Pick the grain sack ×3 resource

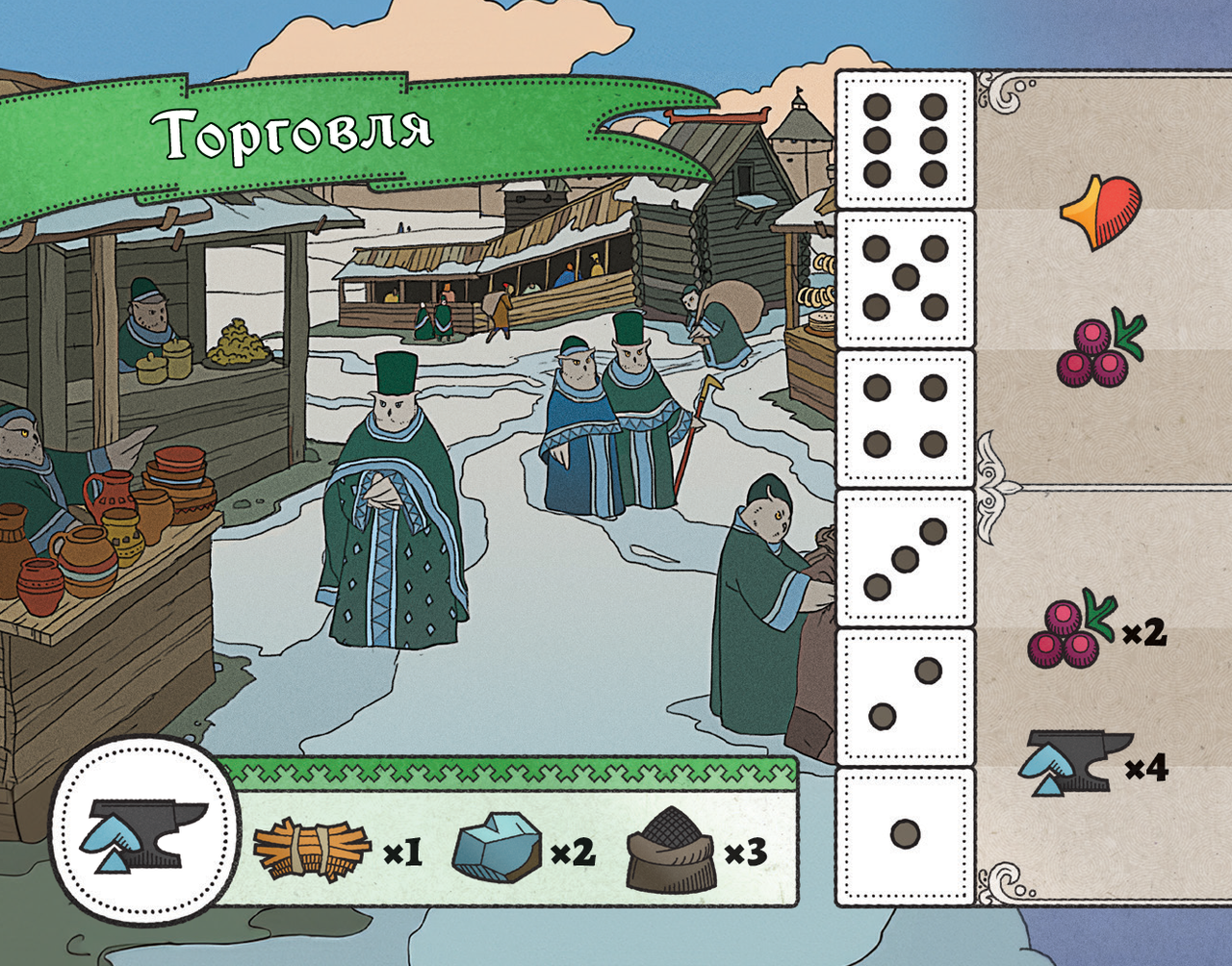click(695, 849)
